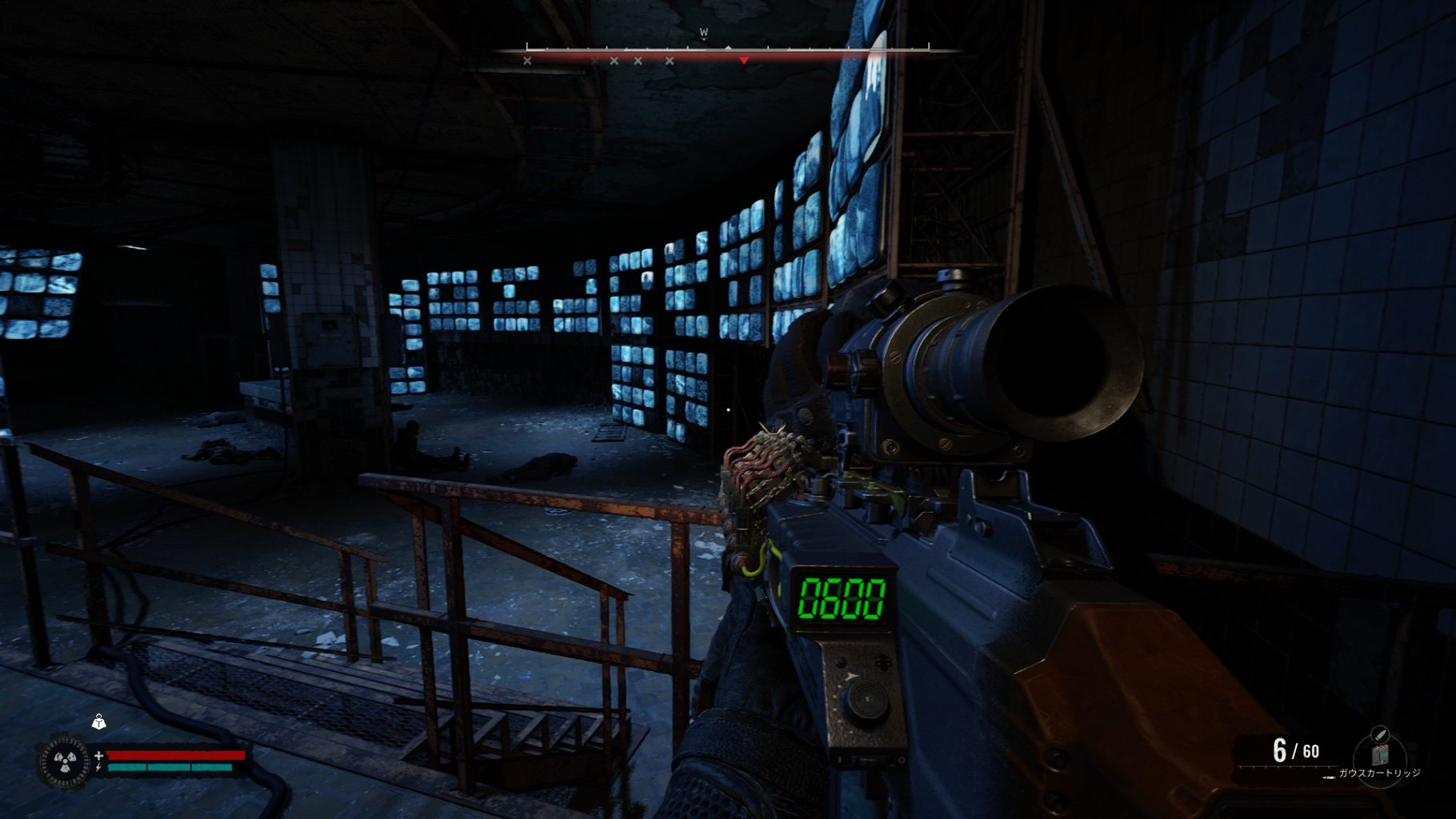Select the carry weight bag icon
Viewport: 1456px width, 819px height.
point(98,722)
